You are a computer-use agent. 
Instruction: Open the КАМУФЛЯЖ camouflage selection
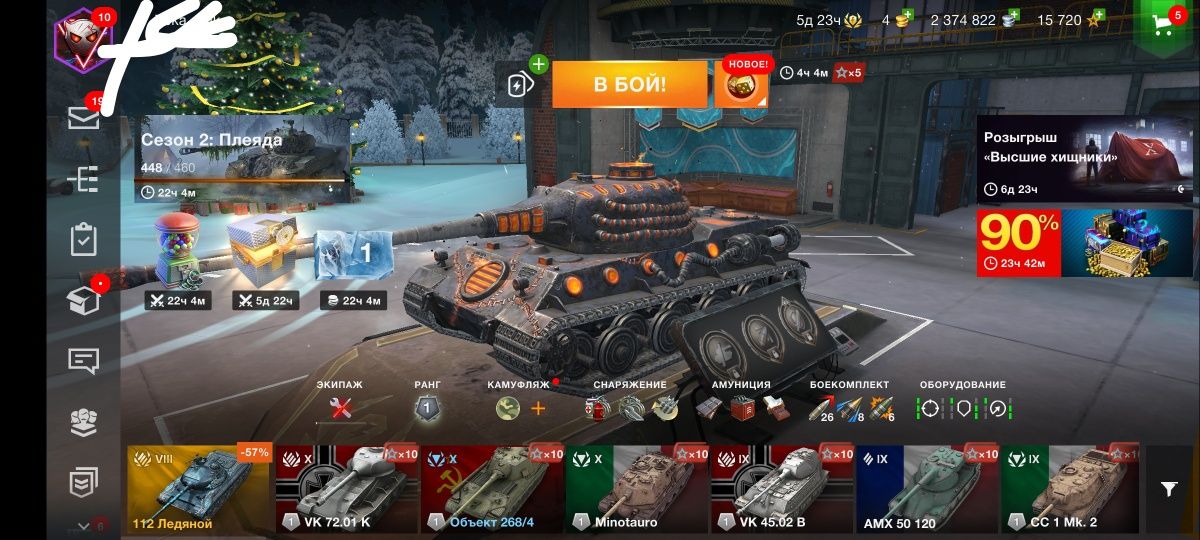pos(509,408)
